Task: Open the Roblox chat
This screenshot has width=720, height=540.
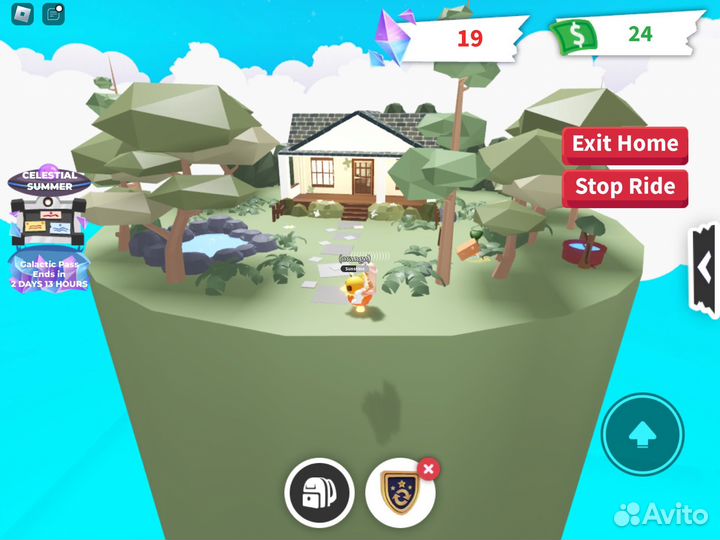Action: pos(54,15)
